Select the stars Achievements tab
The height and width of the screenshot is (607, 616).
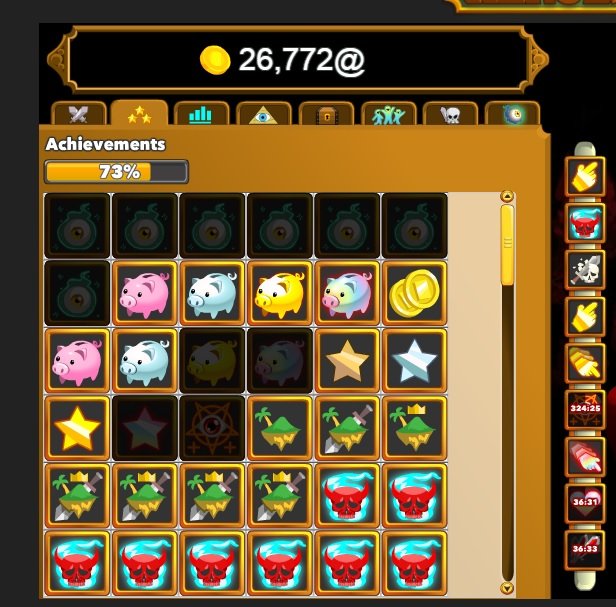point(139,114)
